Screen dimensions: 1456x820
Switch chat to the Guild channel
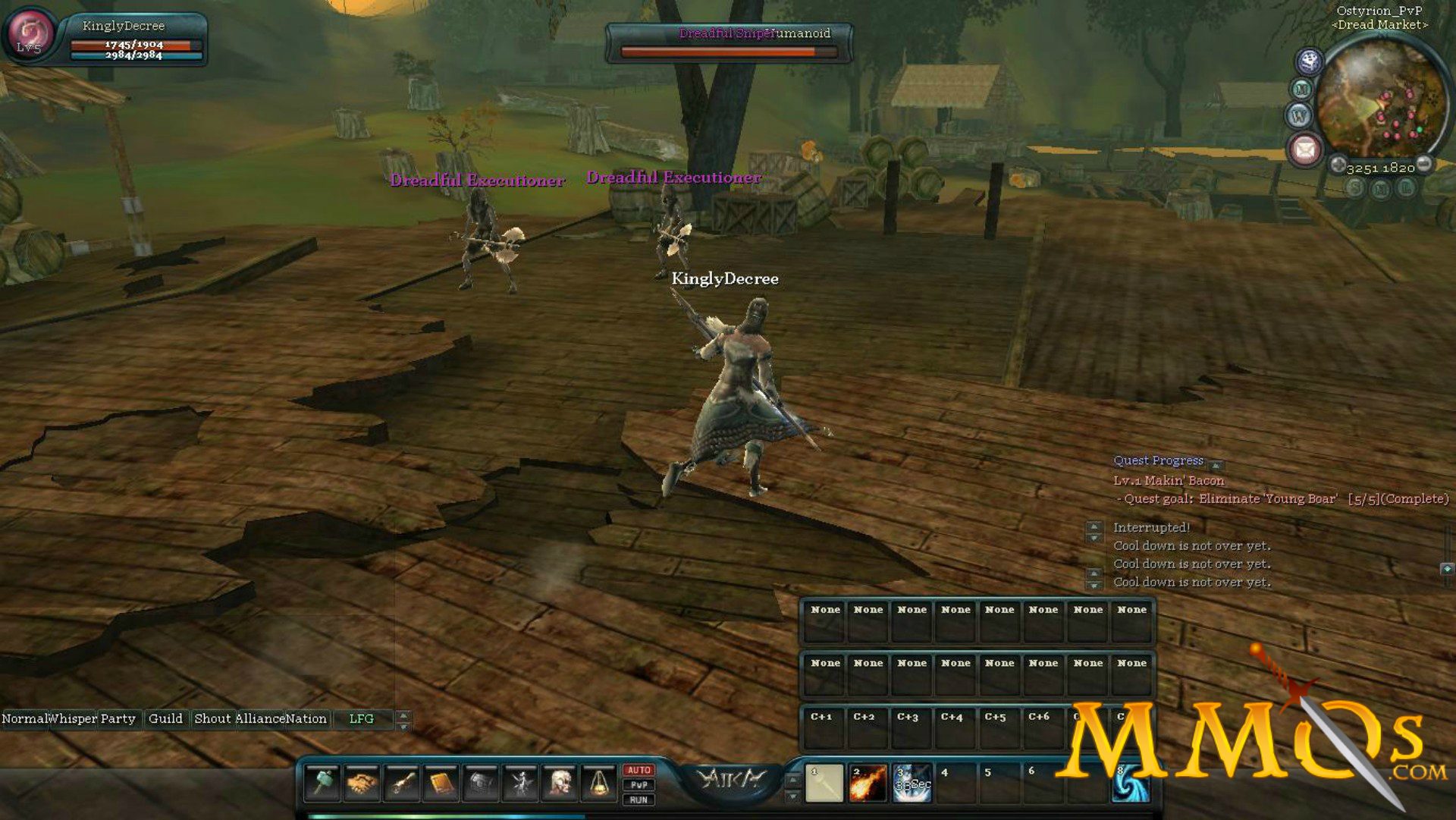[x=167, y=718]
